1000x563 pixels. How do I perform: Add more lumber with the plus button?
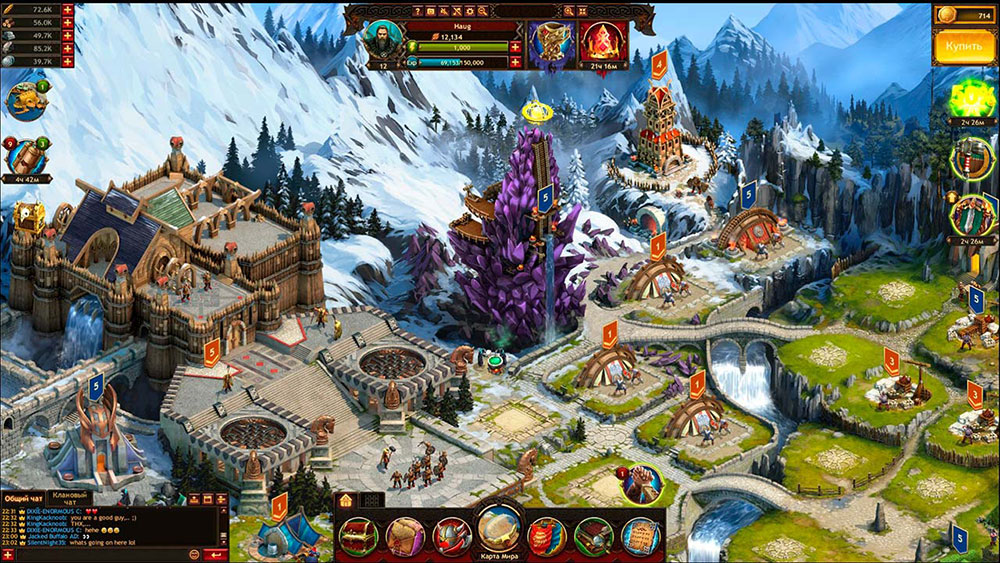[x=68, y=22]
